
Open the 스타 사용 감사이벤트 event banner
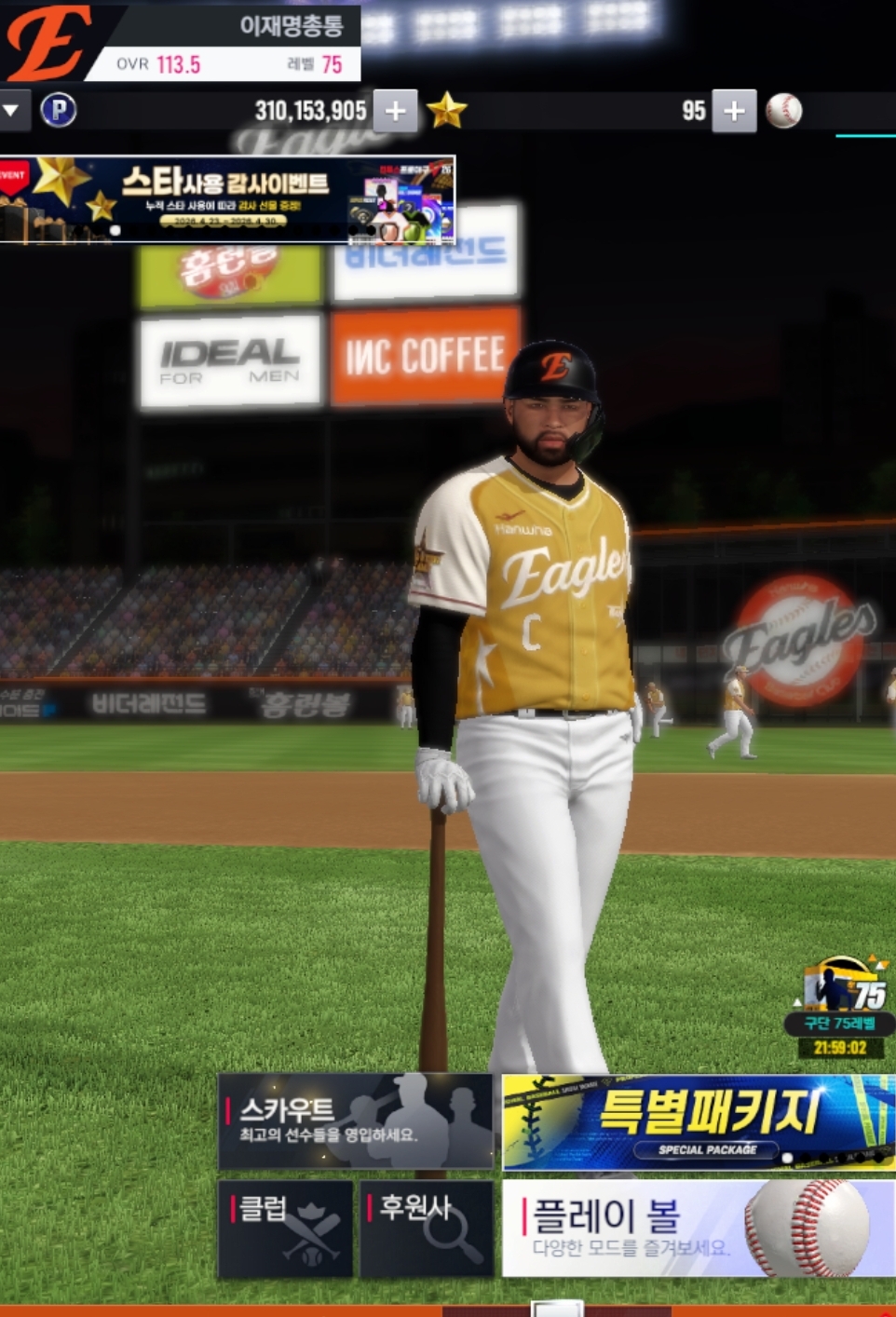coord(227,199)
